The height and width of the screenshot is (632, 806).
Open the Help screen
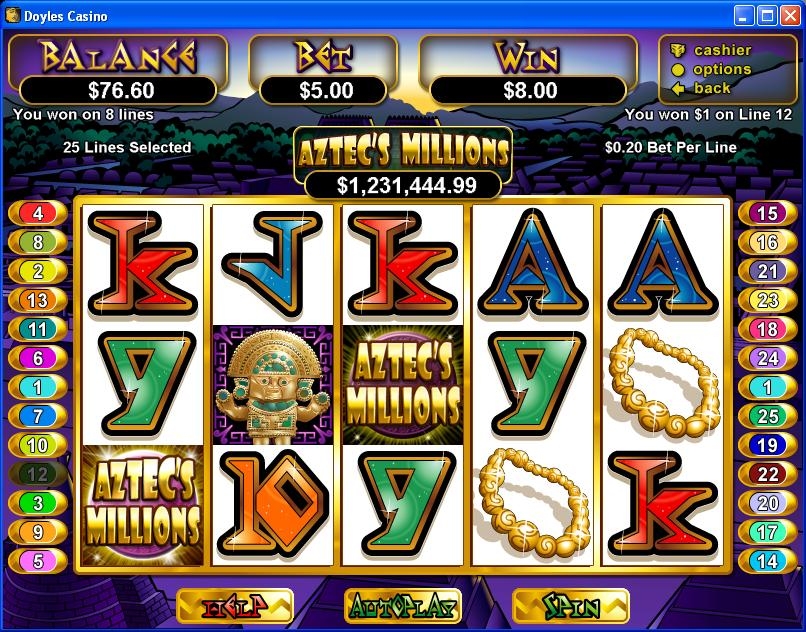coord(234,606)
